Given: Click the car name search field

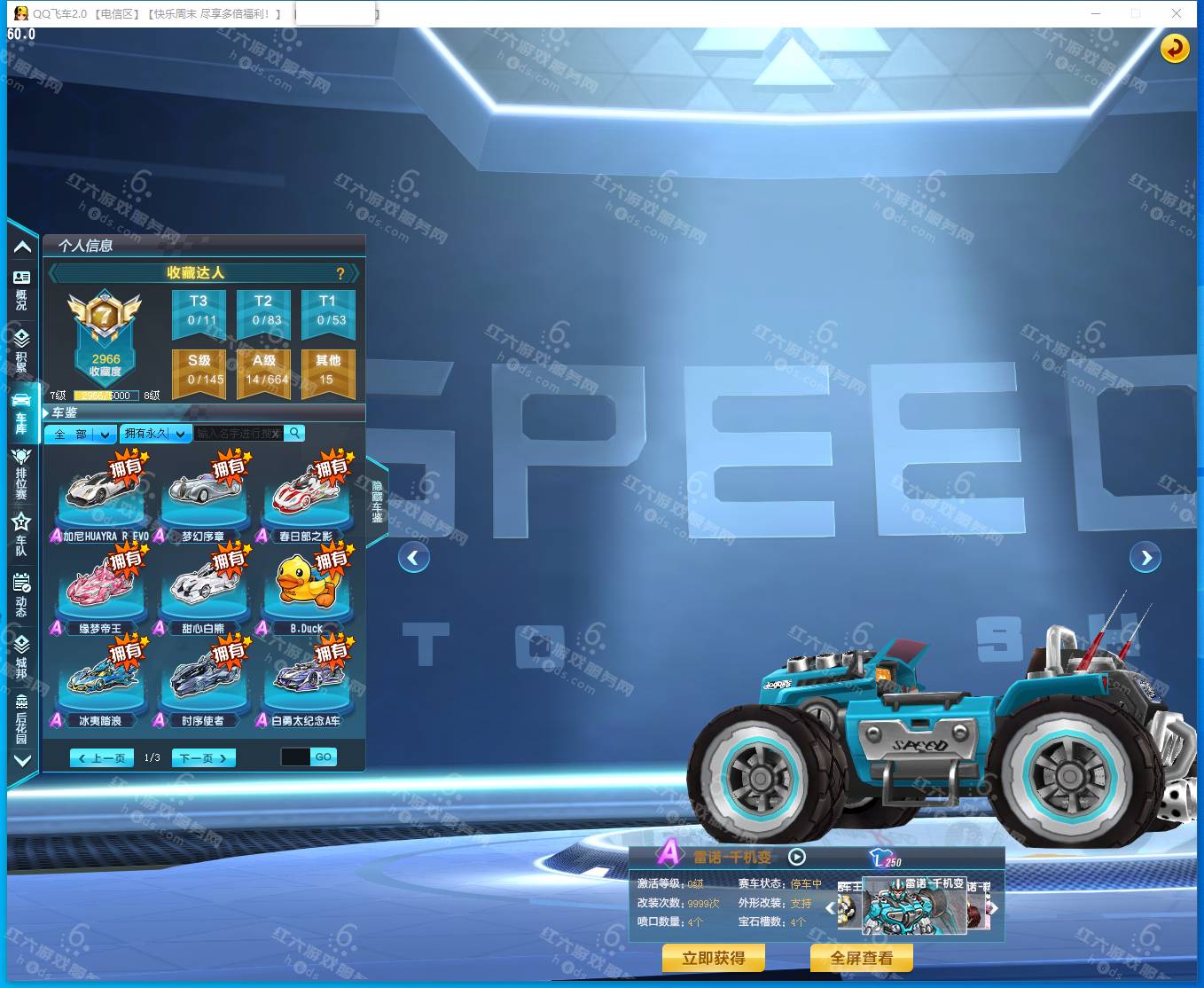Looking at the screenshot, I should pos(238,434).
